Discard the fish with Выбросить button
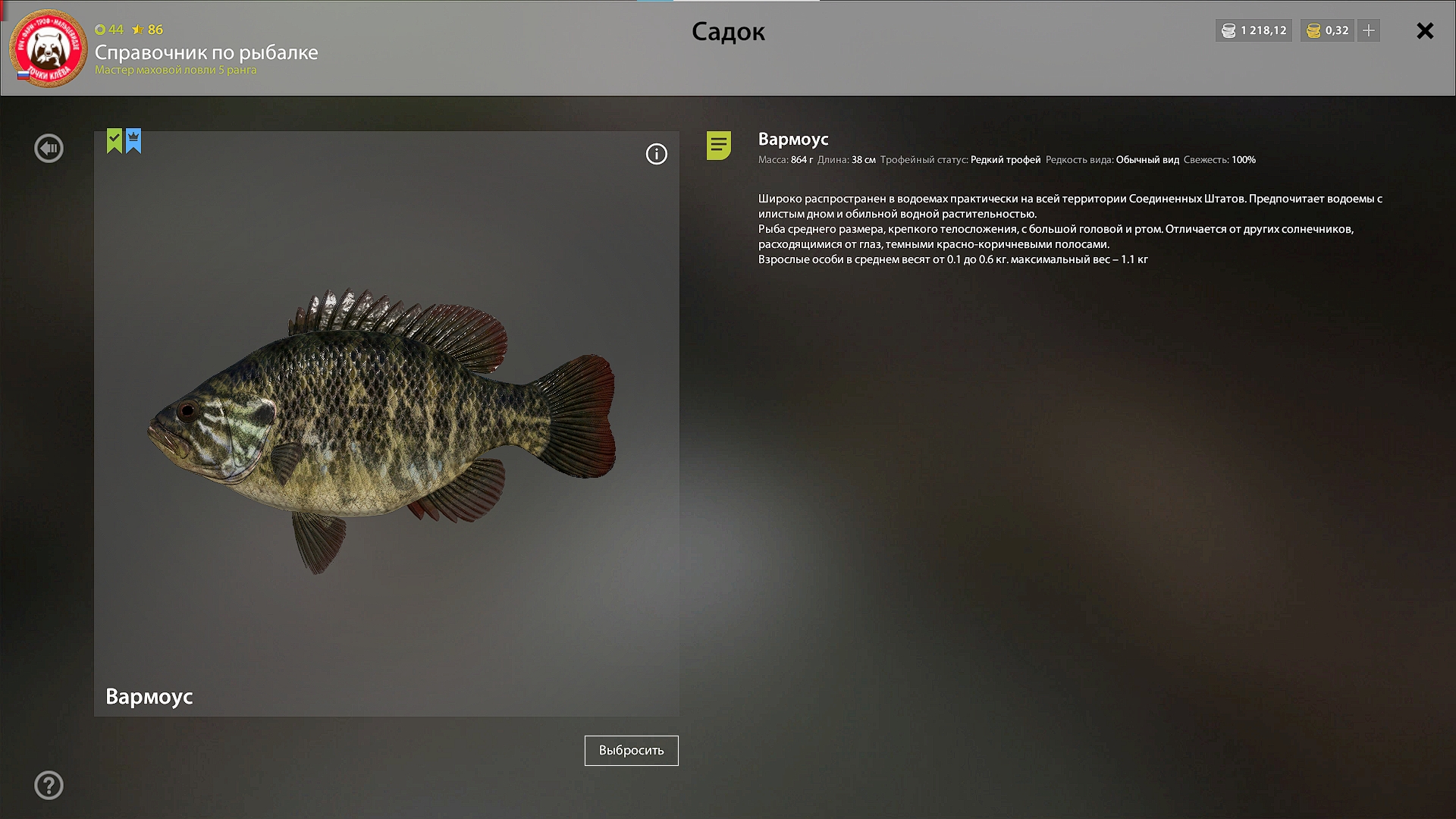Viewport: 1456px width, 819px height. click(631, 751)
